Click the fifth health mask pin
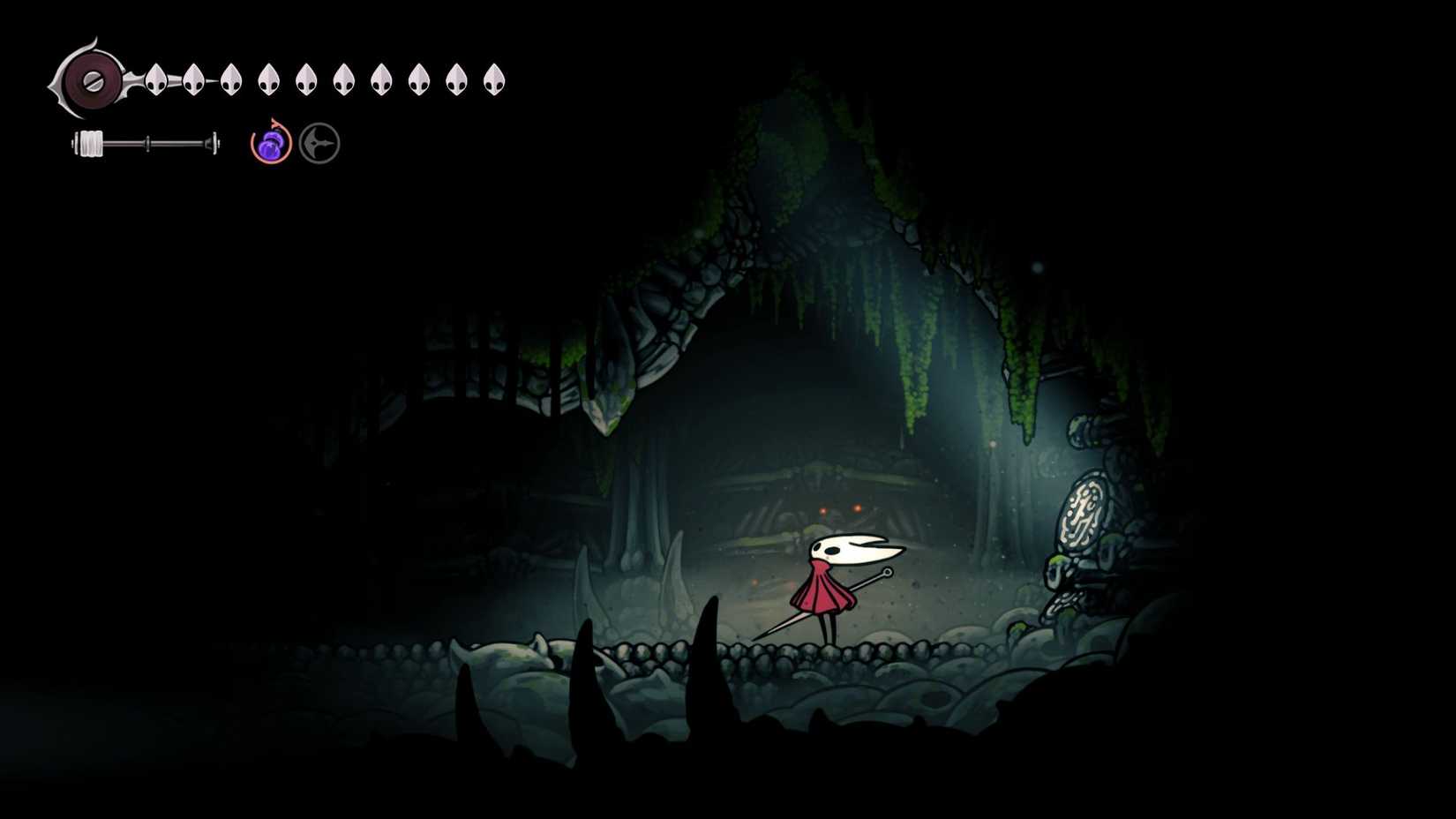The width and height of the screenshot is (1456, 819). pos(307,78)
